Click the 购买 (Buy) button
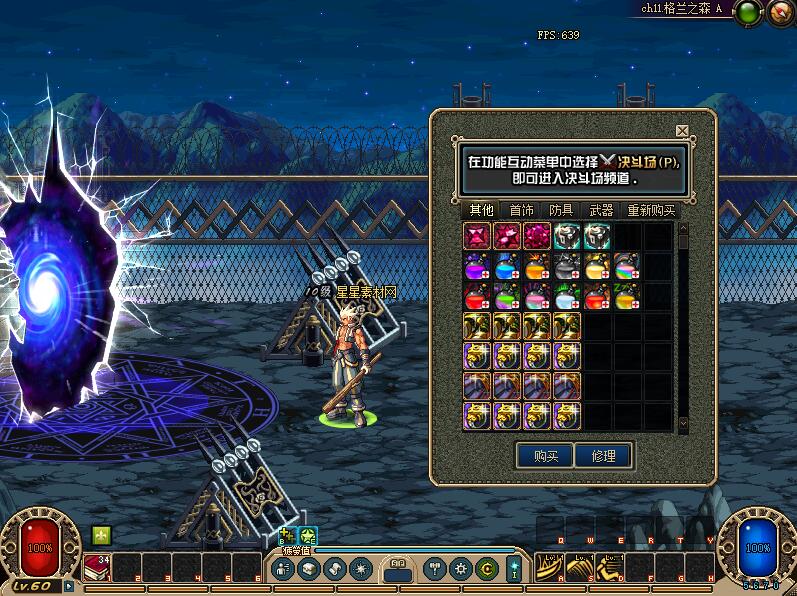The height and width of the screenshot is (596, 797). (x=544, y=456)
